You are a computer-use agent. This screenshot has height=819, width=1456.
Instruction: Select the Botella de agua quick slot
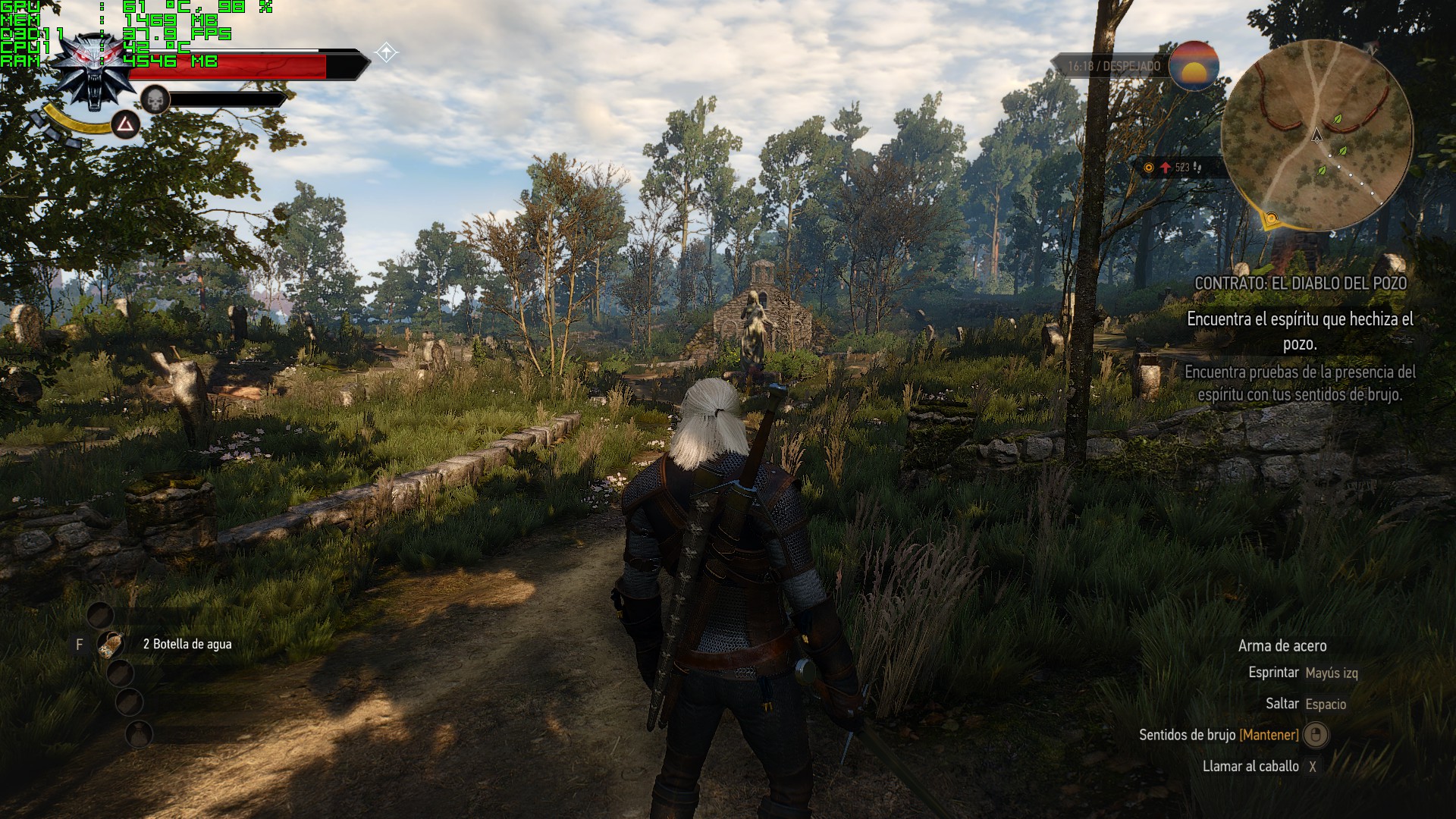[x=111, y=644]
